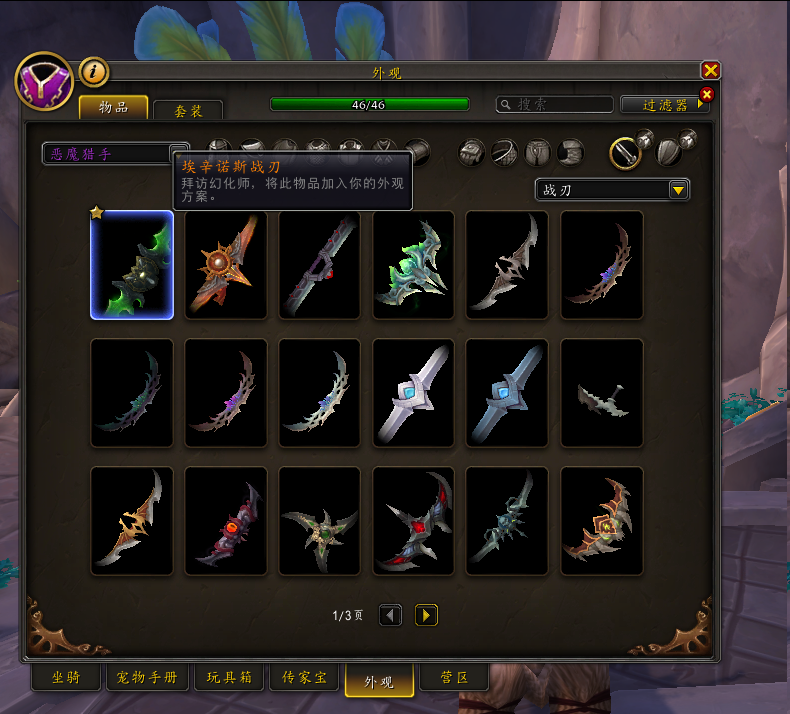Viewport: 790px width, 714px height.
Task: Go to the next appearance page
Action: click(426, 615)
